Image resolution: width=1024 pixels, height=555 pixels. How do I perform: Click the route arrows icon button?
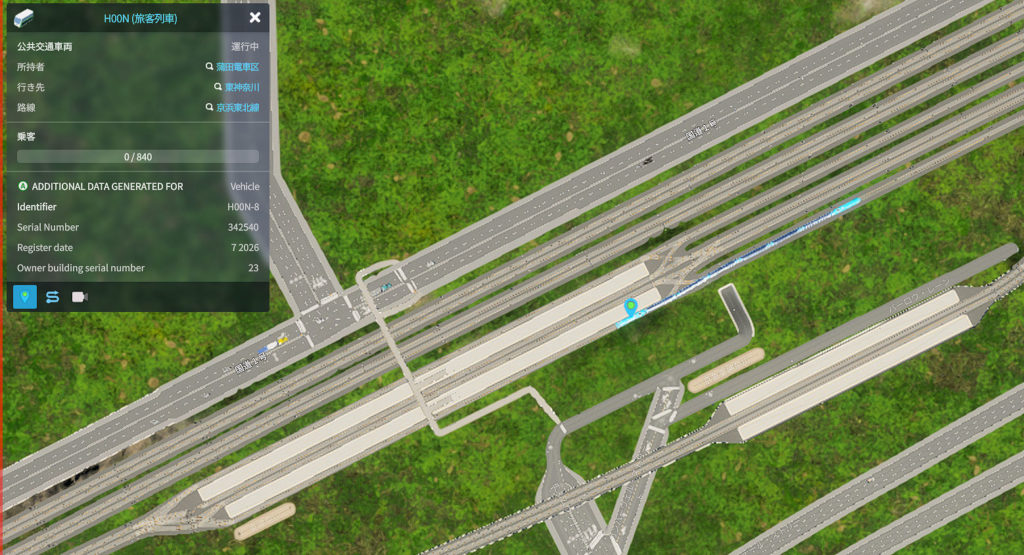click(x=52, y=297)
